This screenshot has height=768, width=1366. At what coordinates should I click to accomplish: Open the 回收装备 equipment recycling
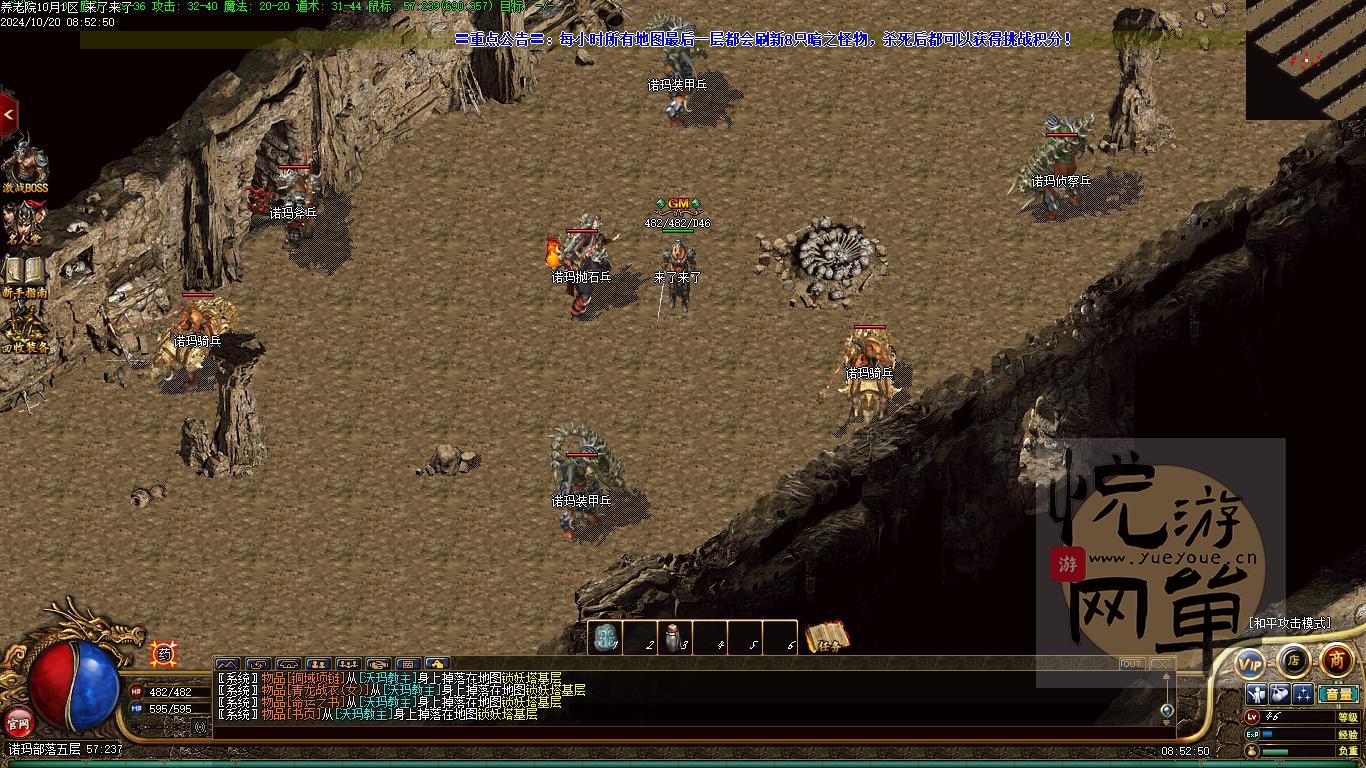(25, 329)
